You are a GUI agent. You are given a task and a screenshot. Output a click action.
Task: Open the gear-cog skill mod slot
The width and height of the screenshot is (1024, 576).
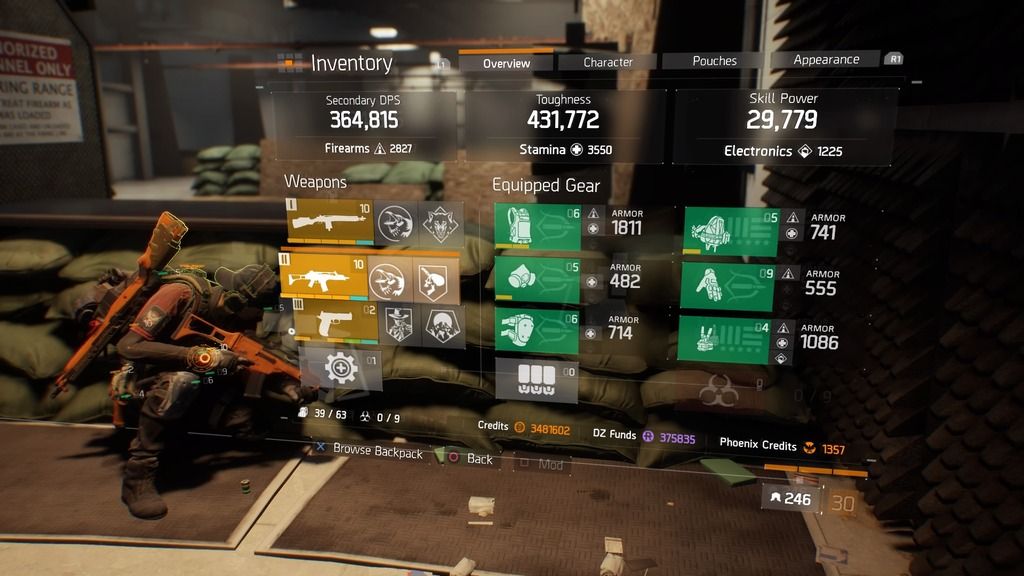tap(340, 370)
